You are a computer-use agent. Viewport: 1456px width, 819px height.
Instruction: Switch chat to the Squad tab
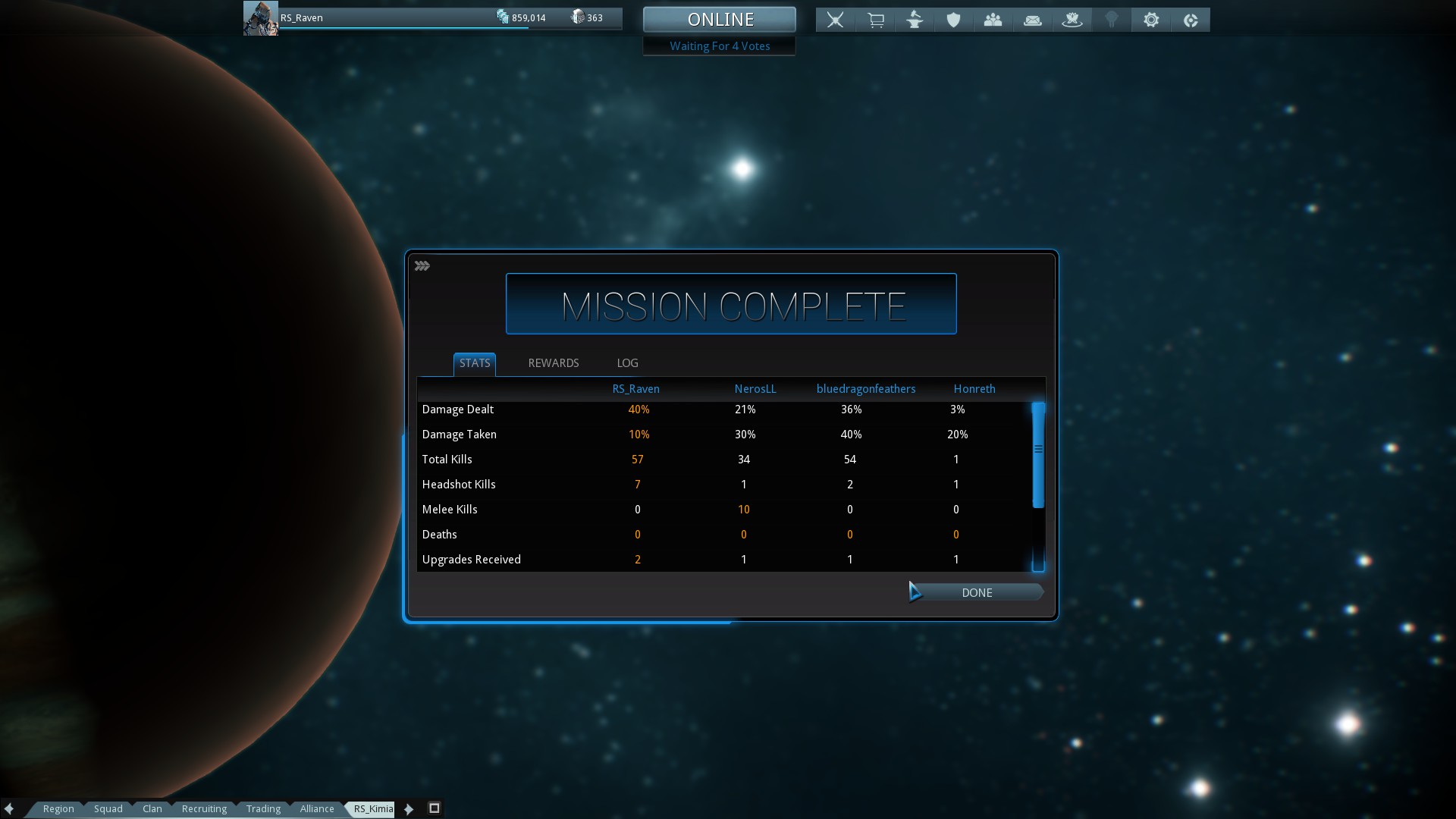[108, 808]
